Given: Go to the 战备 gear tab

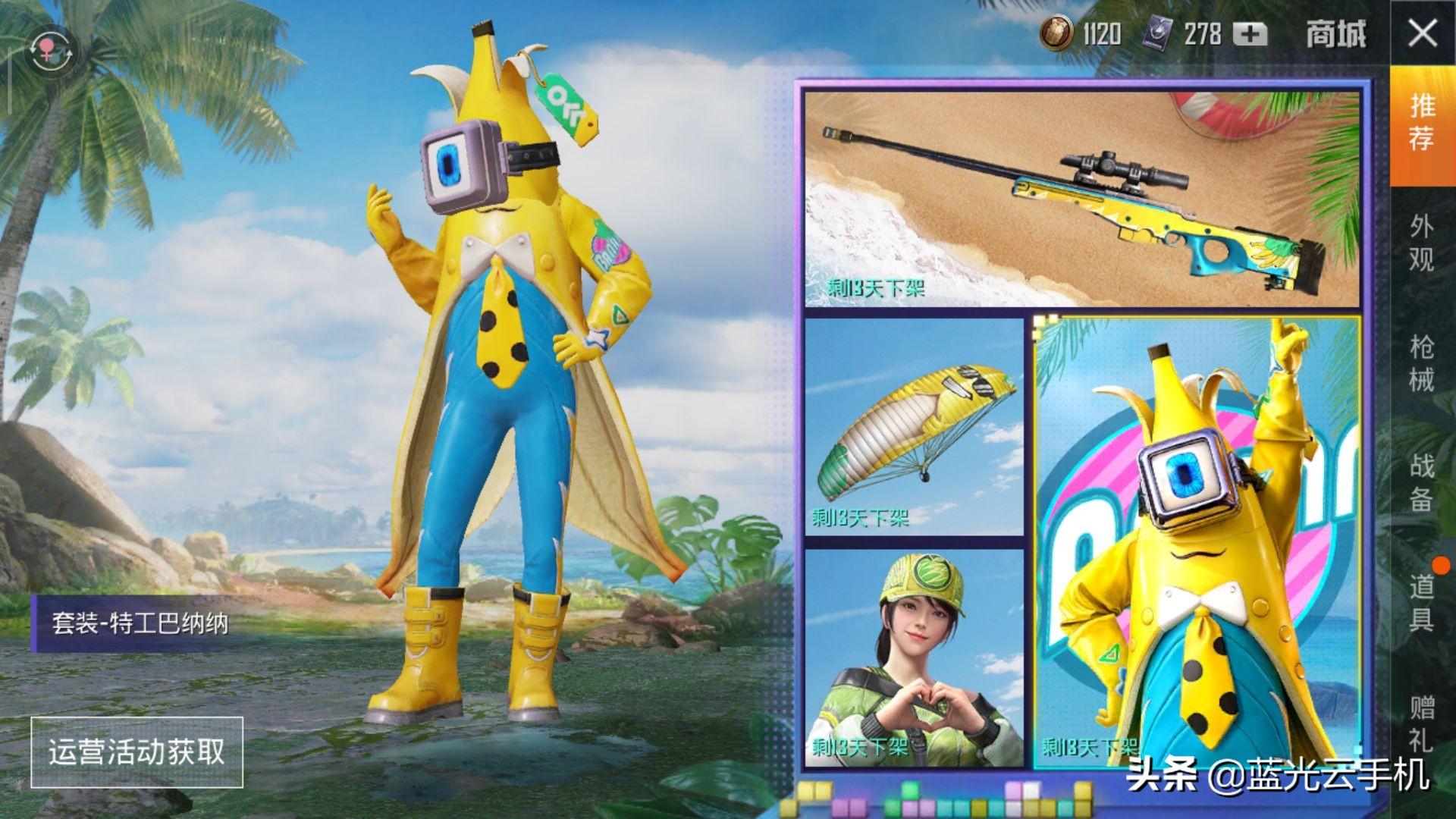Looking at the screenshot, I should click(1422, 482).
